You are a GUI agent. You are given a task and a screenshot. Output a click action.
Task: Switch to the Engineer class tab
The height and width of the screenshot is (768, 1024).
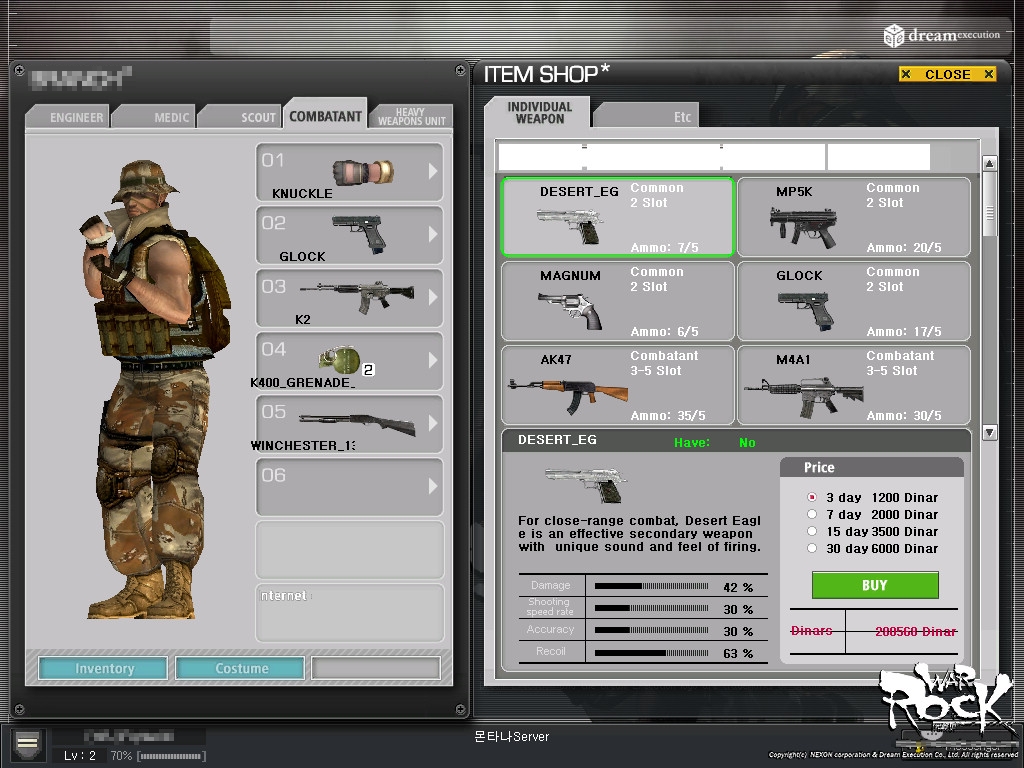click(x=76, y=117)
